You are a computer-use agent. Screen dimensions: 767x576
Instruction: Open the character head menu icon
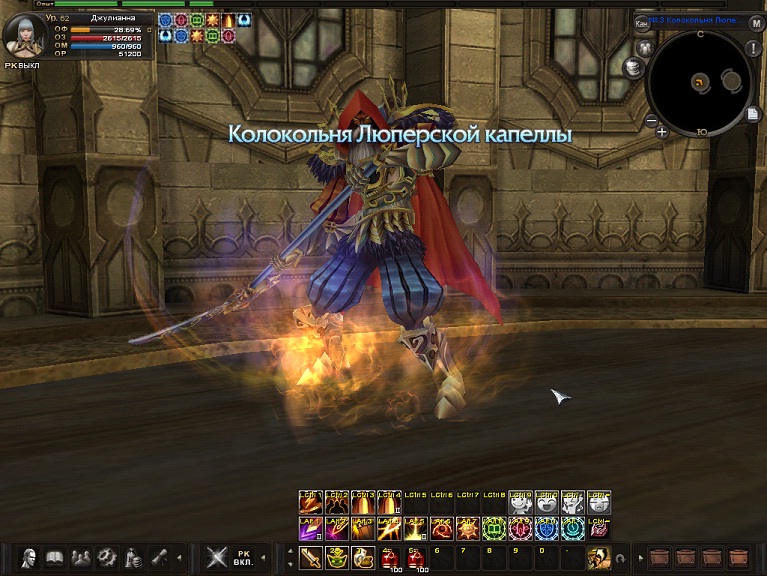click(x=29, y=557)
